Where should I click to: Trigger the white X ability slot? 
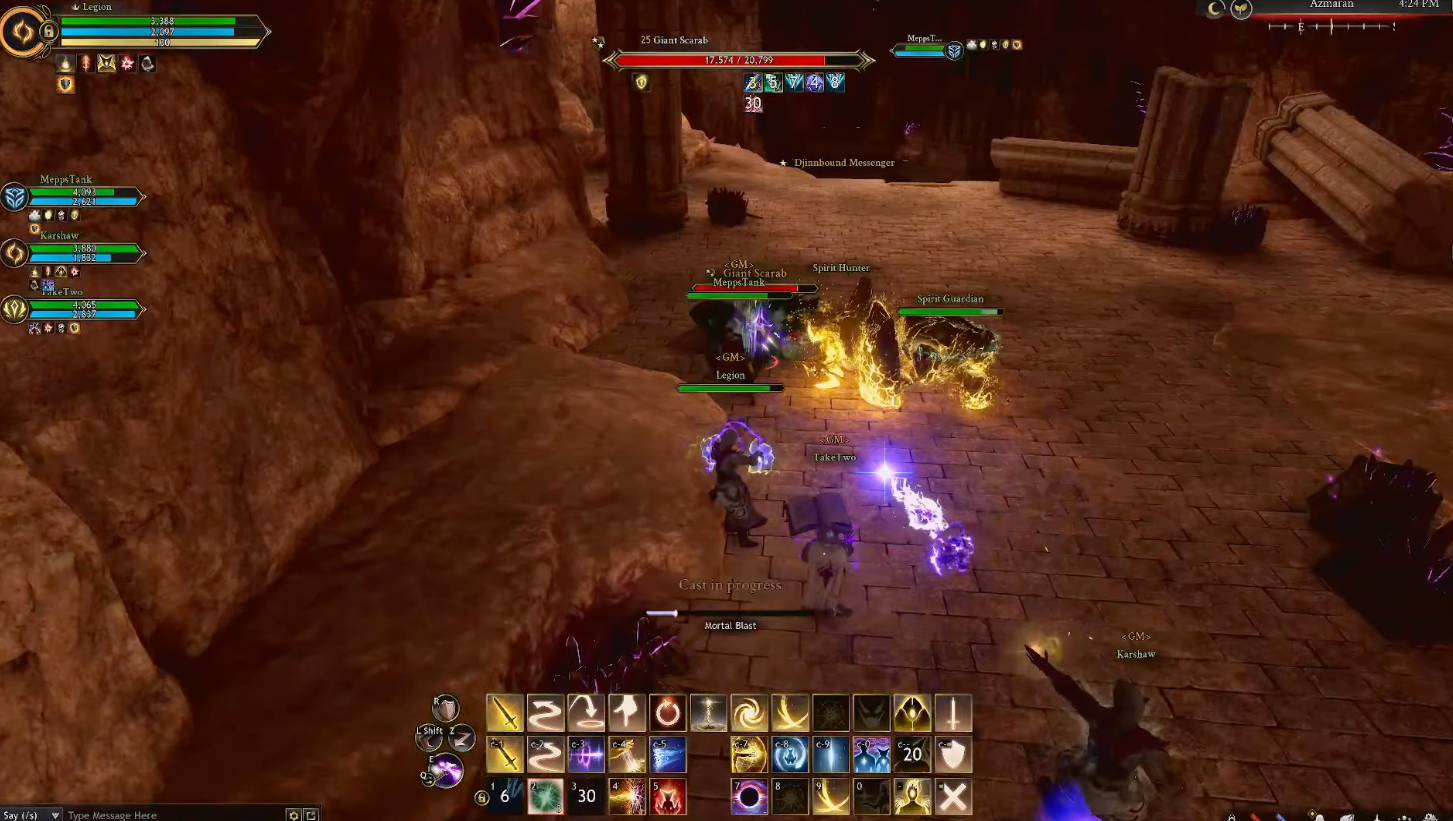tap(953, 797)
